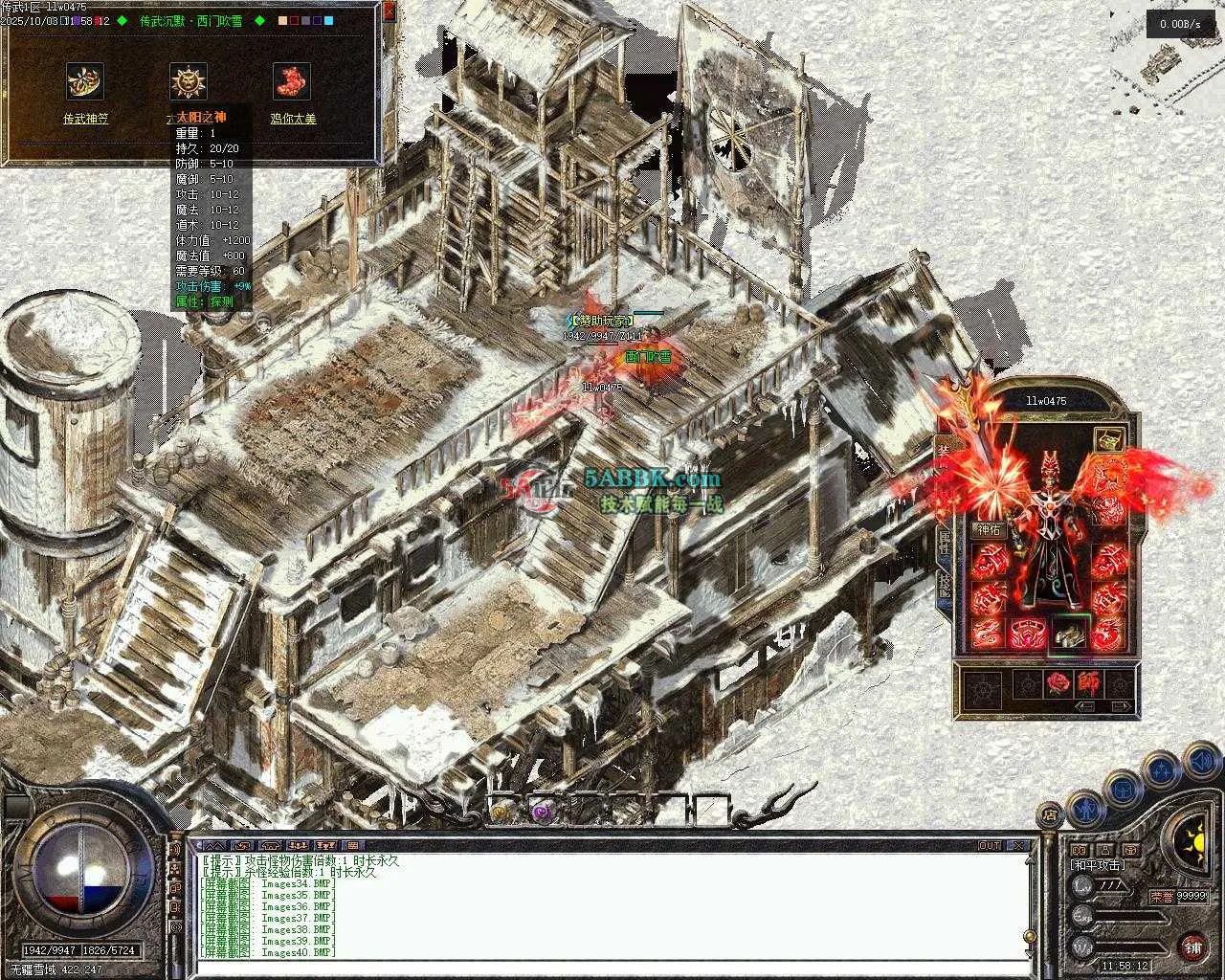
Task: Open the red 铺 stall button
Action: (1192, 947)
